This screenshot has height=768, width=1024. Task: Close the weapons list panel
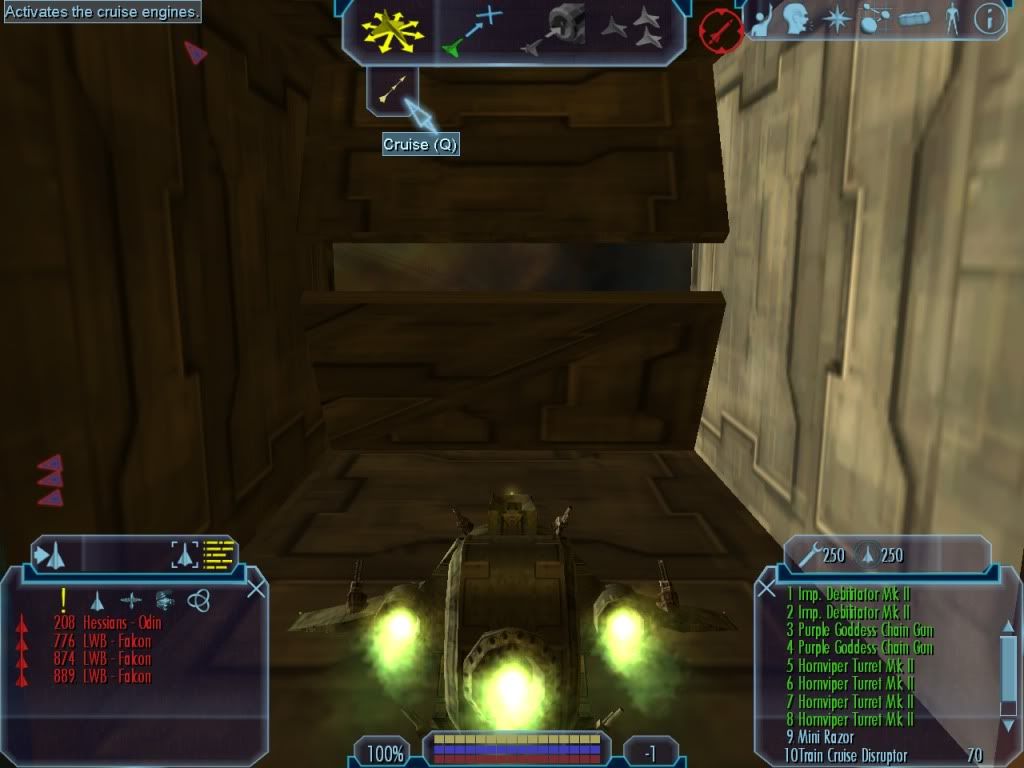coord(767,589)
